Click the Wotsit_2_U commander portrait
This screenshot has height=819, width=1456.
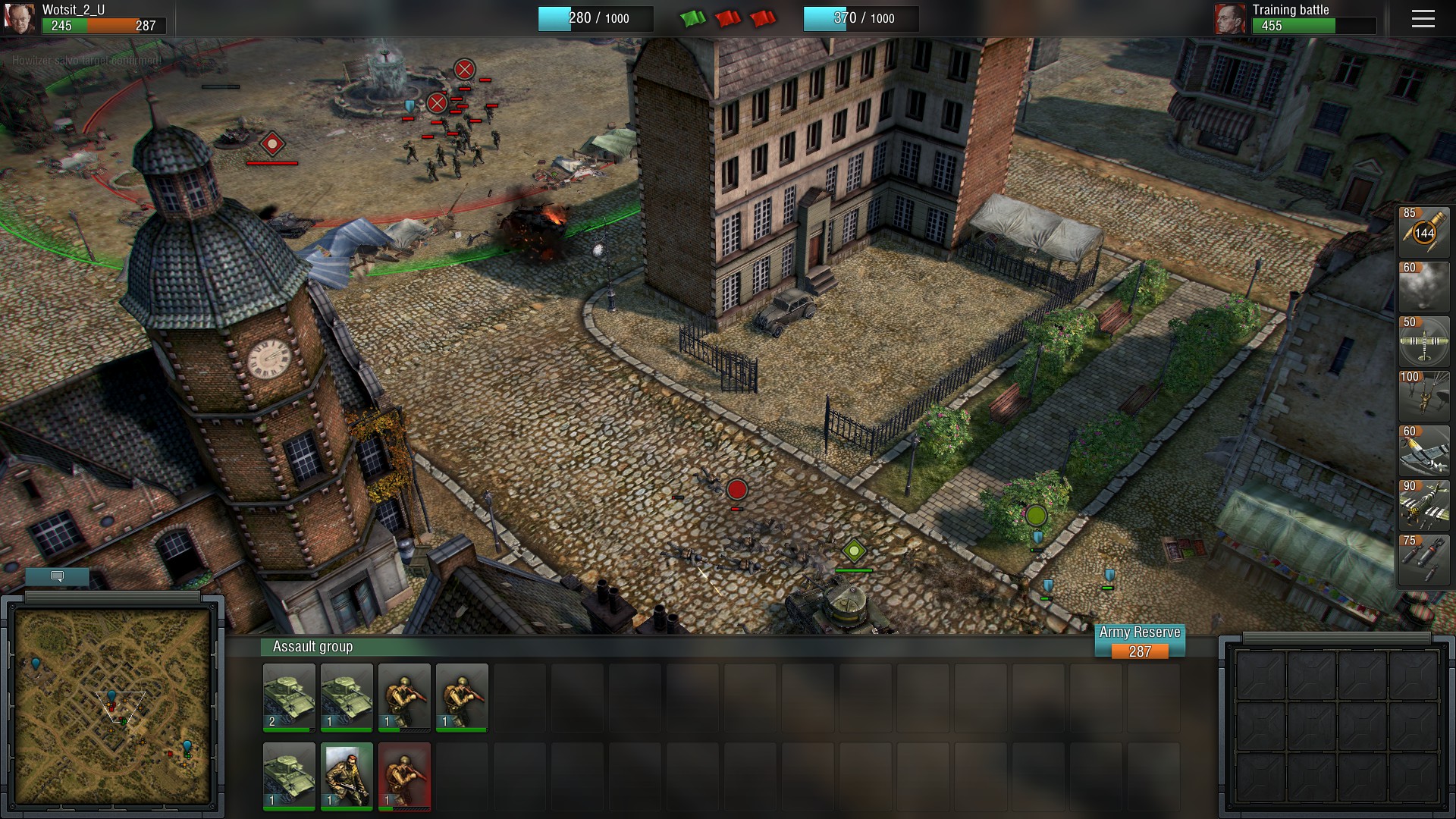(19, 19)
